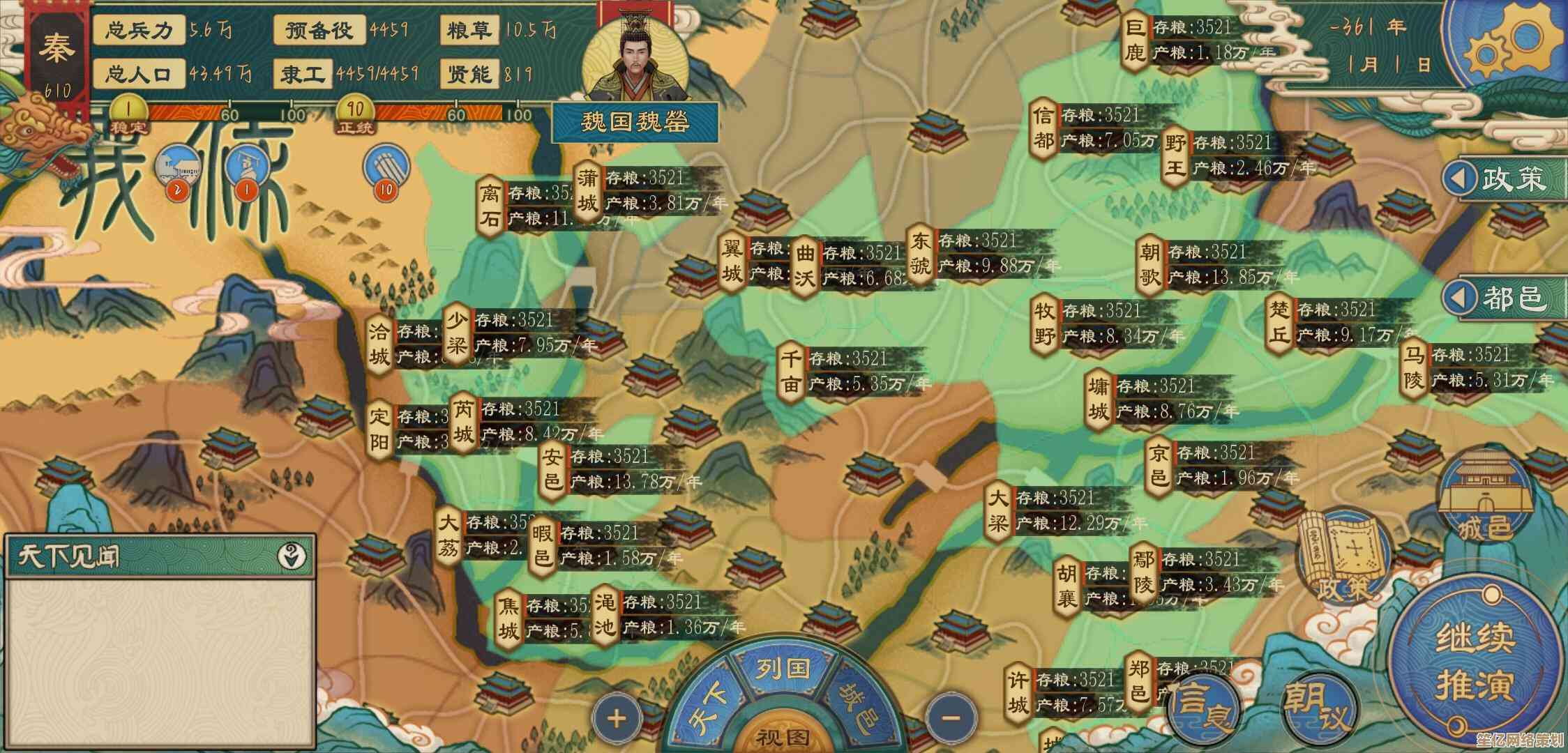The width and height of the screenshot is (1568, 753).
Task: Select the 大梁 city label
Action: pyautogui.click(x=998, y=510)
